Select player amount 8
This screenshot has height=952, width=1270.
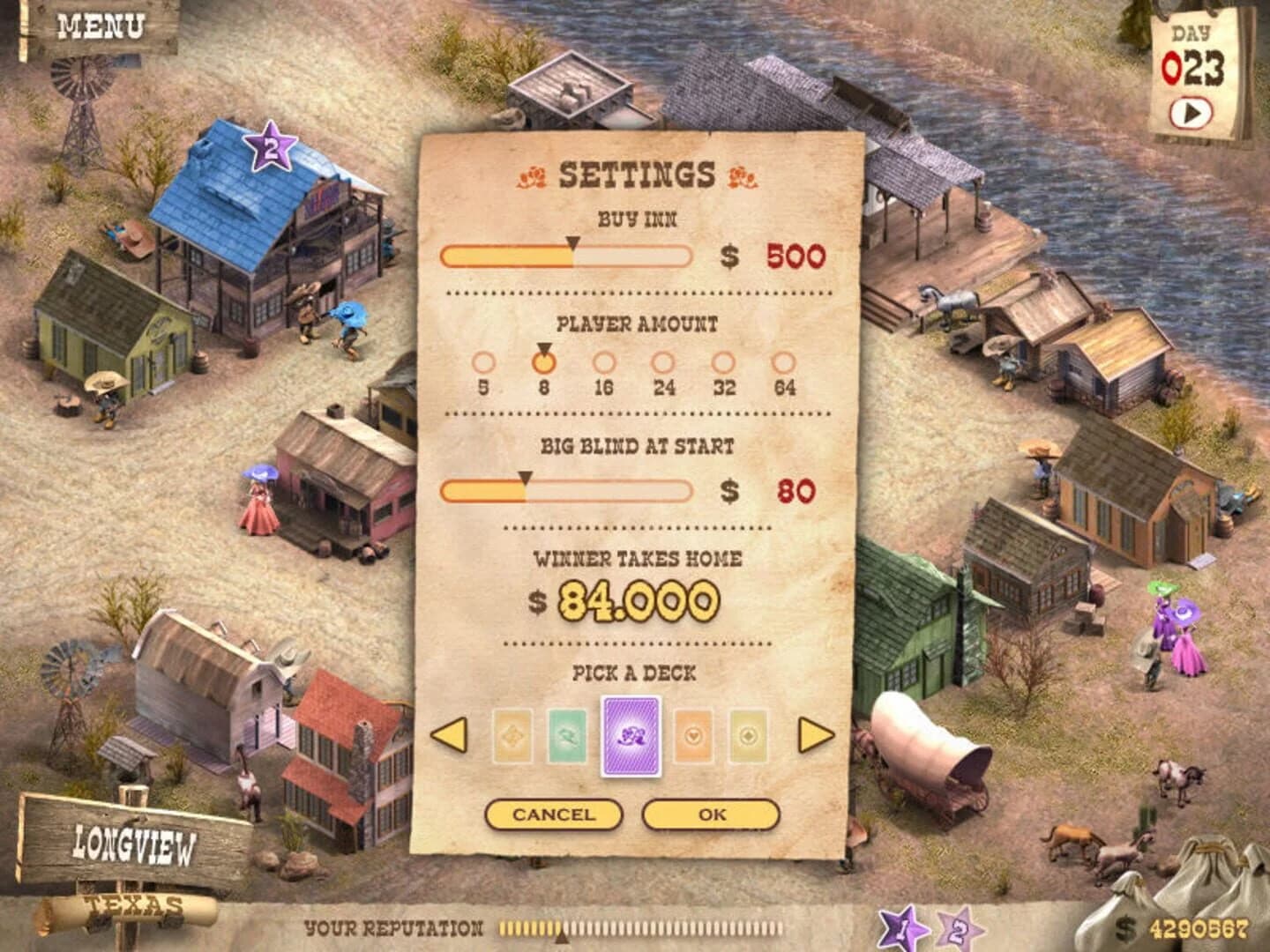tap(544, 362)
